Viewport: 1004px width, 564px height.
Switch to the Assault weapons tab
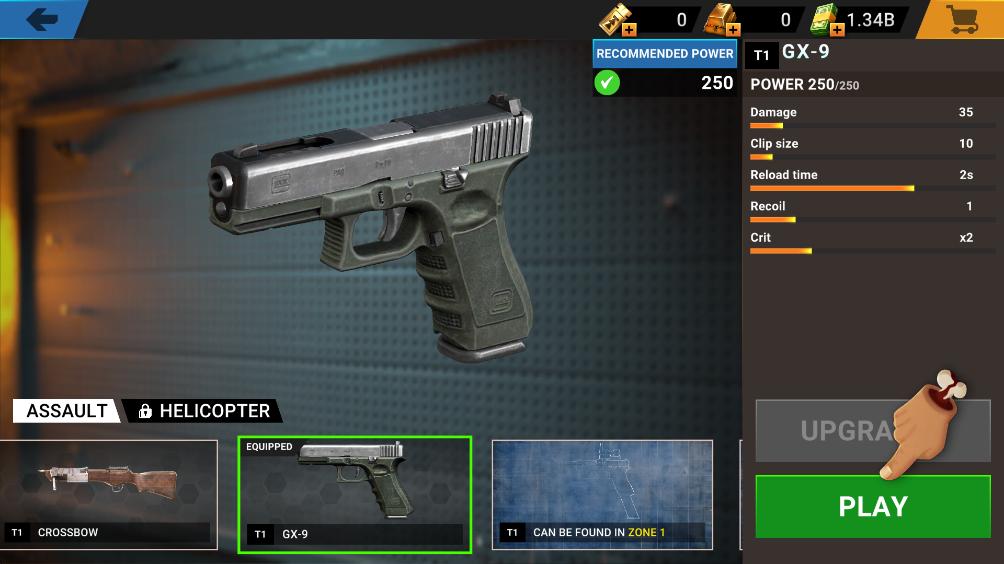point(66,411)
